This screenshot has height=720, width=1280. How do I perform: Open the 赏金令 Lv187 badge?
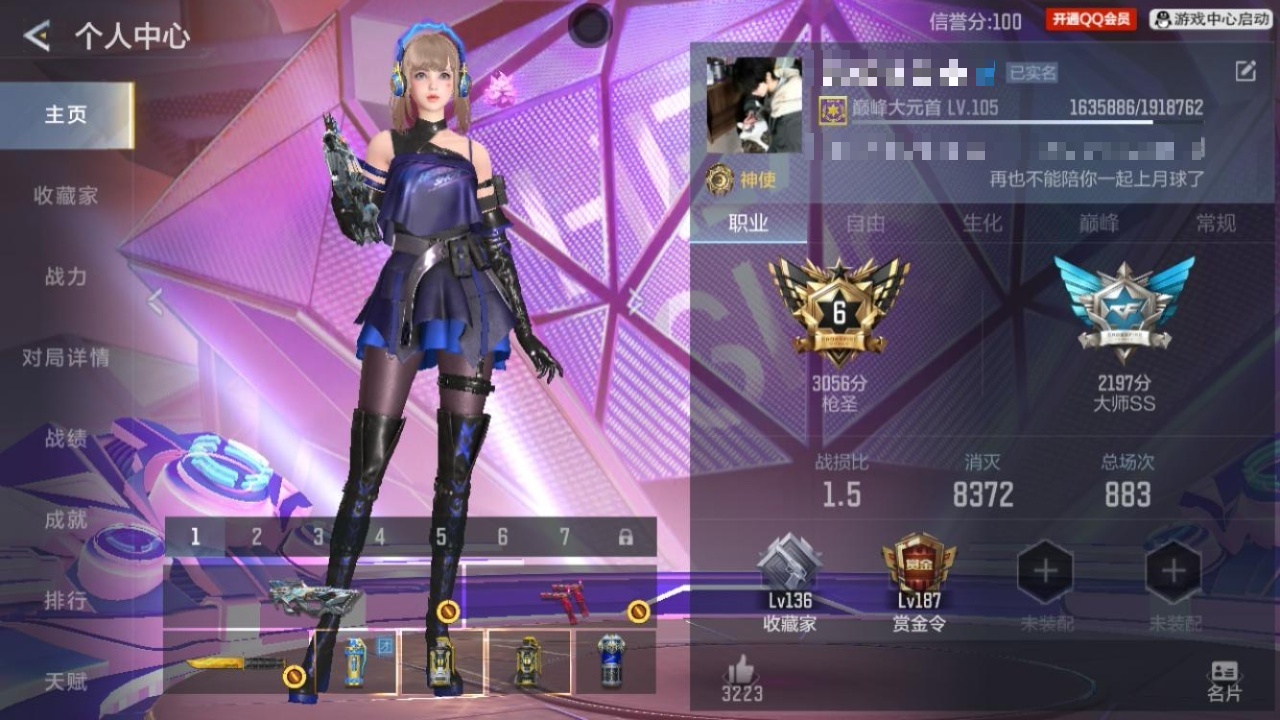pyautogui.click(x=919, y=584)
